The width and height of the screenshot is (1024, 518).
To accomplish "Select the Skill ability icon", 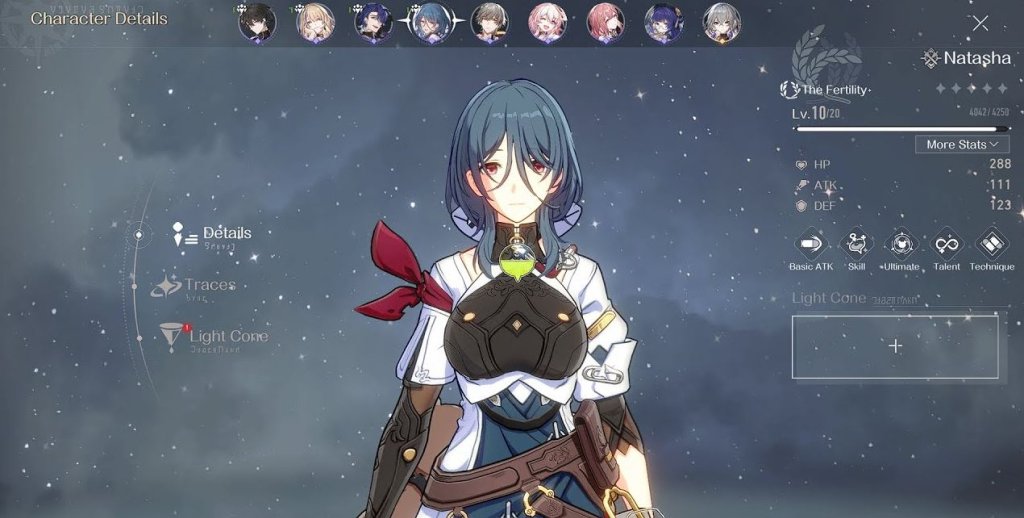I will pos(856,244).
